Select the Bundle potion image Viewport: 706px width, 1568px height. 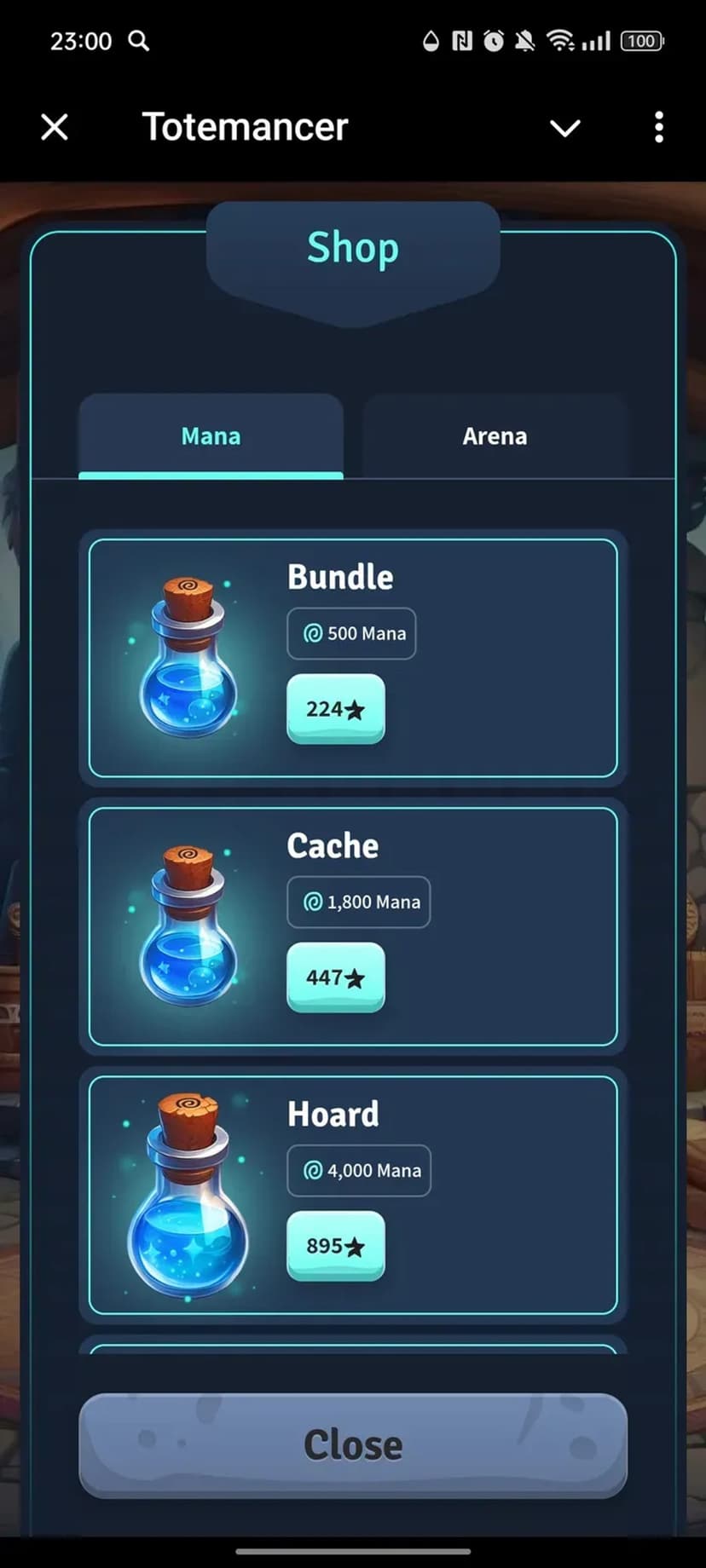click(188, 658)
